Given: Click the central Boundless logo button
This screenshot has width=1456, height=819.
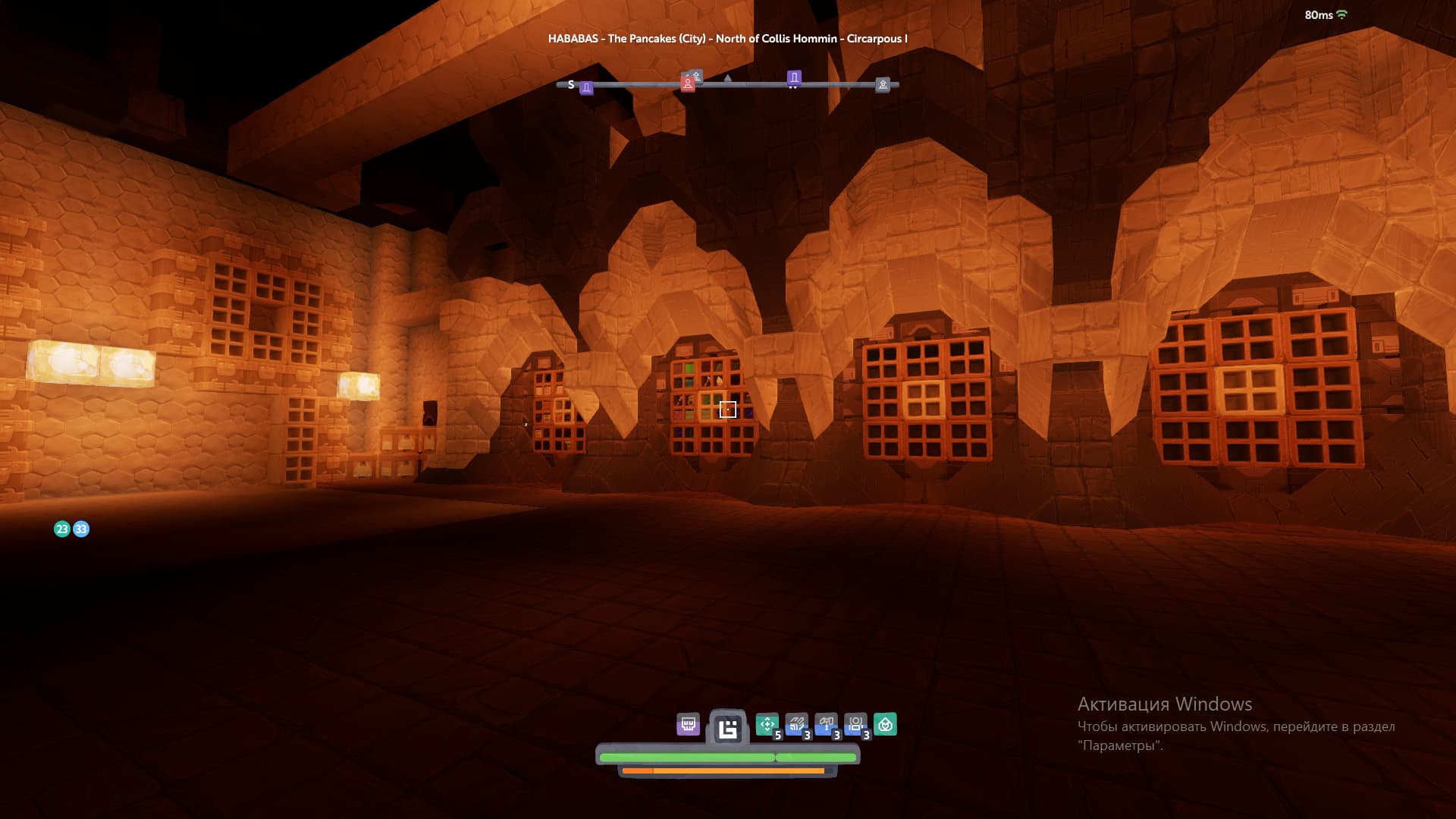Looking at the screenshot, I should [x=728, y=729].
